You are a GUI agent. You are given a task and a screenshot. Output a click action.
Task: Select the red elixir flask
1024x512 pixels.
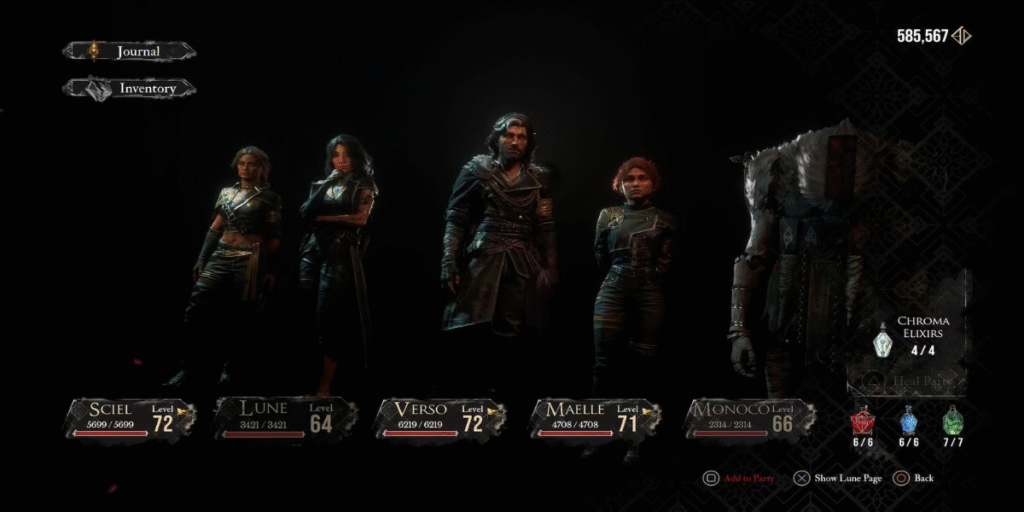point(862,422)
